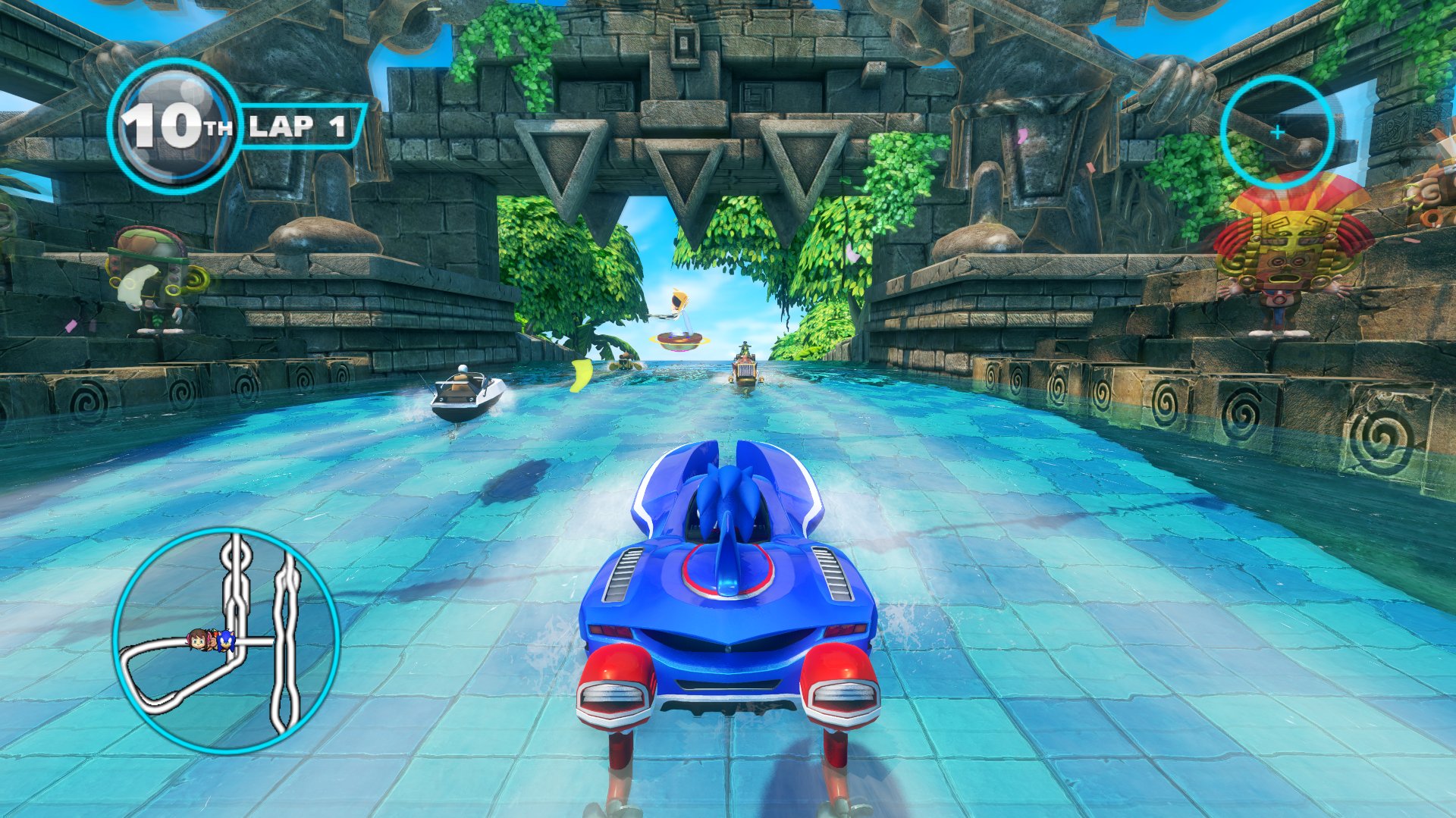Image resolution: width=1456 pixels, height=818 pixels.
Task: Click the circular track minimap
Action: 226,641
